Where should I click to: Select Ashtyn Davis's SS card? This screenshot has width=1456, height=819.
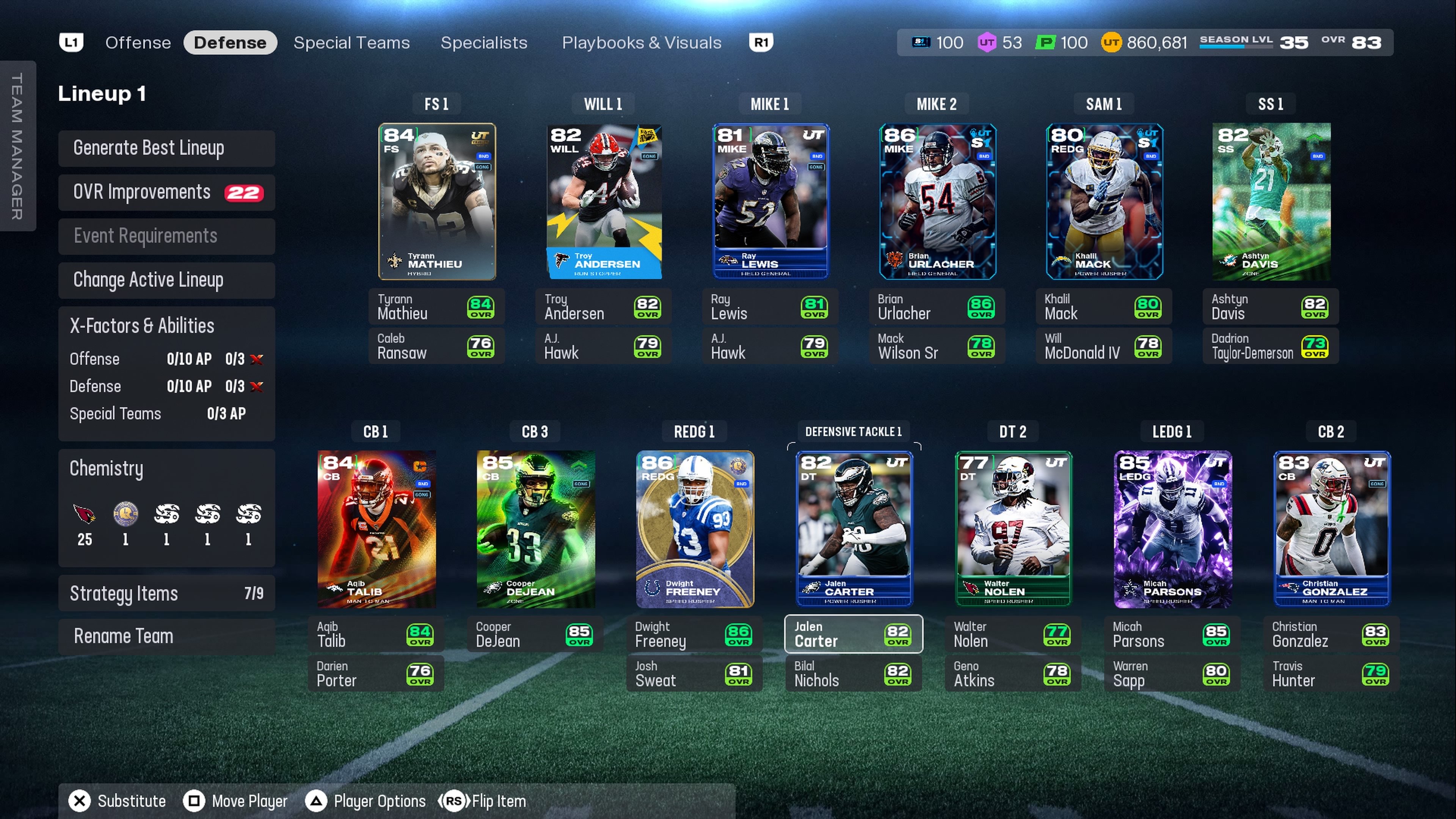point(1271,201)
